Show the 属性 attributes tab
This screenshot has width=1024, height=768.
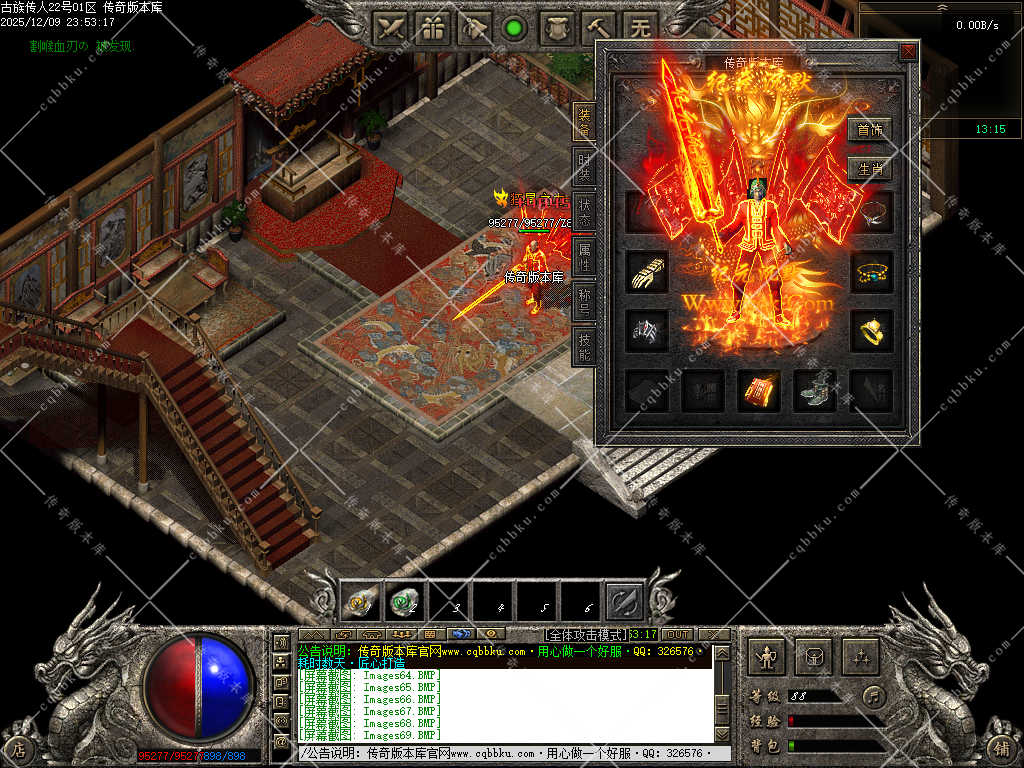[585, 255]
